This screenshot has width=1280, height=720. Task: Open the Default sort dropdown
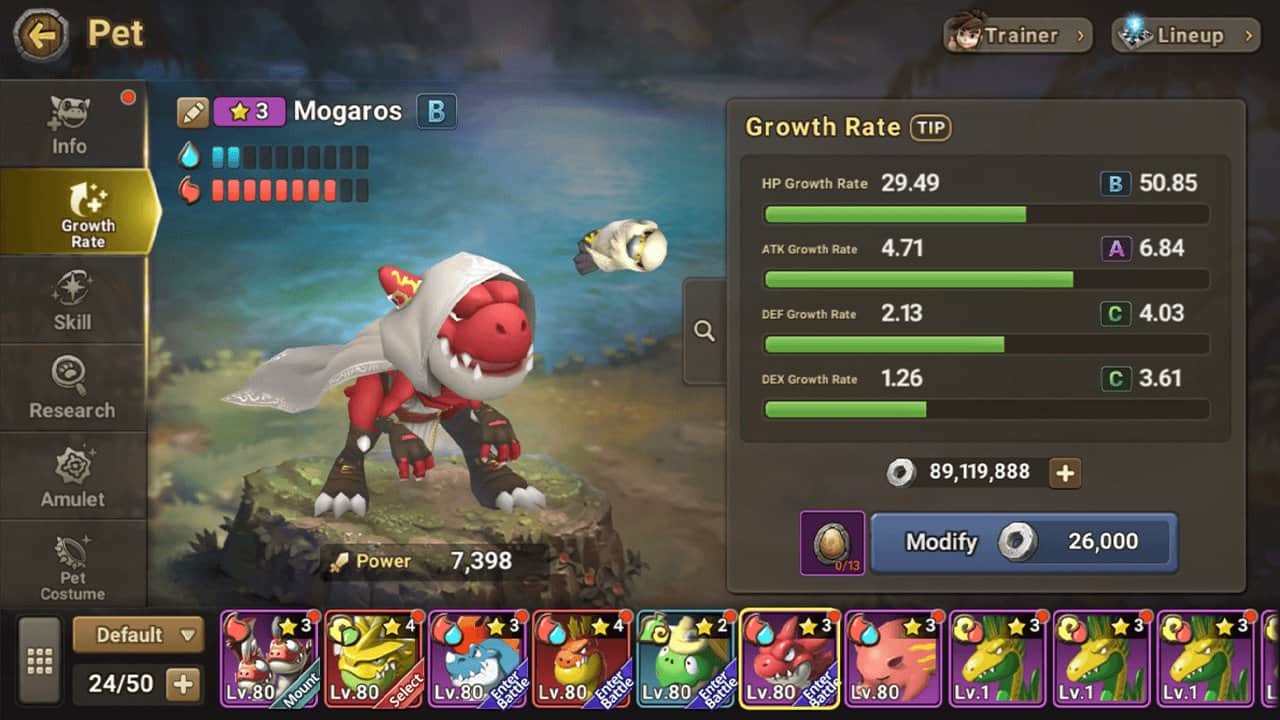(138, 634)
